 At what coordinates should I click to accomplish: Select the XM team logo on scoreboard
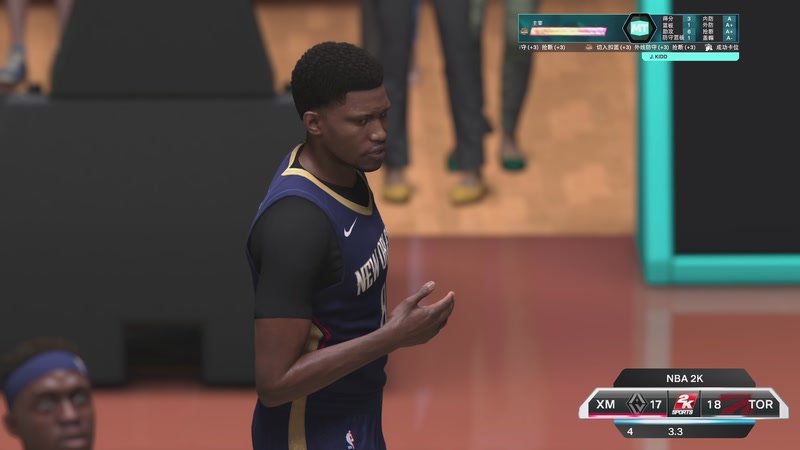635,404
